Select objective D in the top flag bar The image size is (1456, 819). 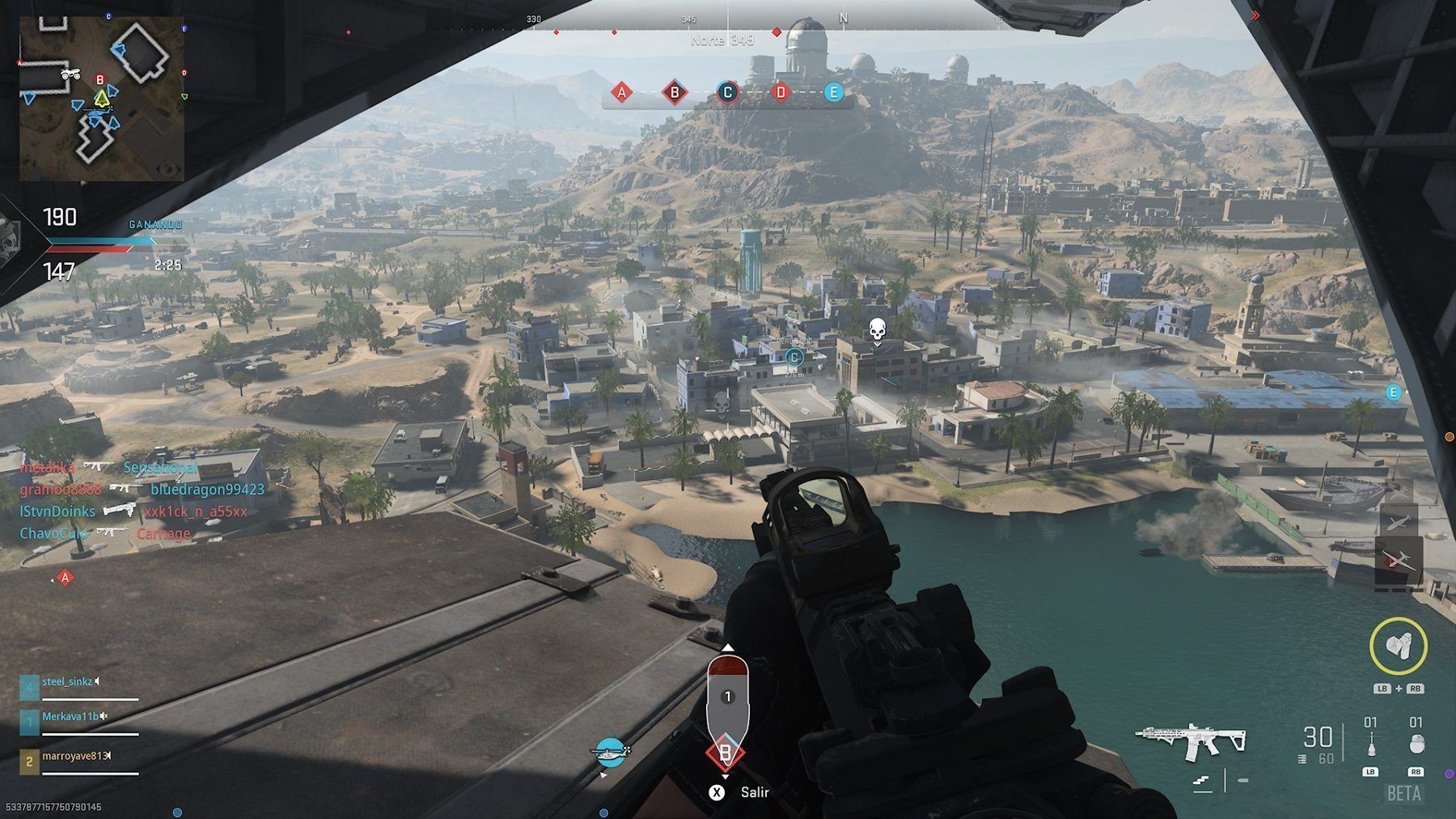click(x=781, y=92)
